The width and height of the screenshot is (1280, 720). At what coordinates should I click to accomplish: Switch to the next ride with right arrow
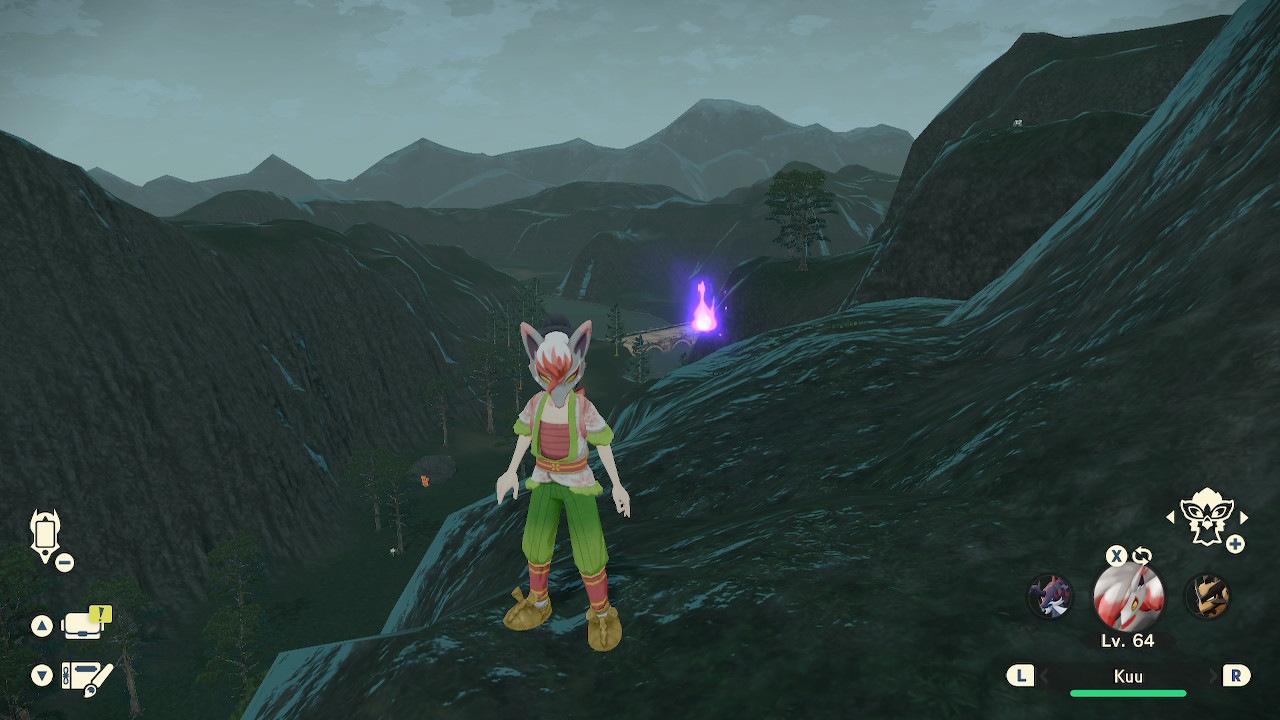[1244, 517]
